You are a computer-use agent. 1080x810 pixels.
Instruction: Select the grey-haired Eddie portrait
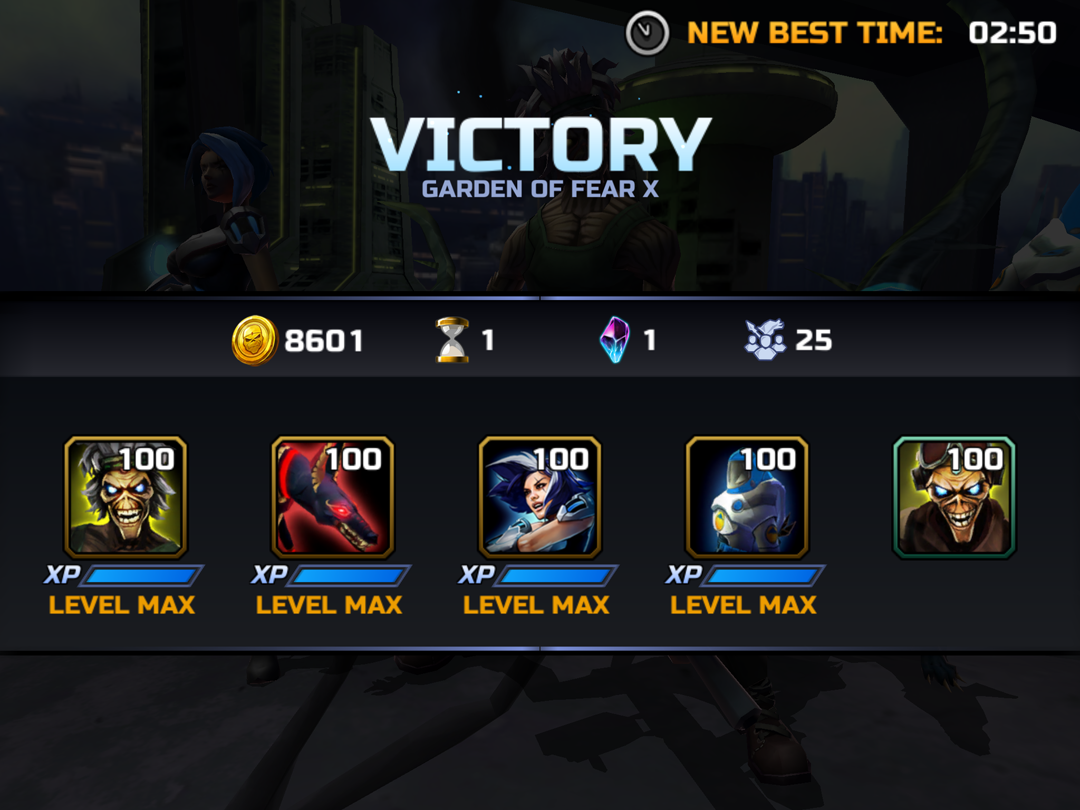[x=125, y=497]
